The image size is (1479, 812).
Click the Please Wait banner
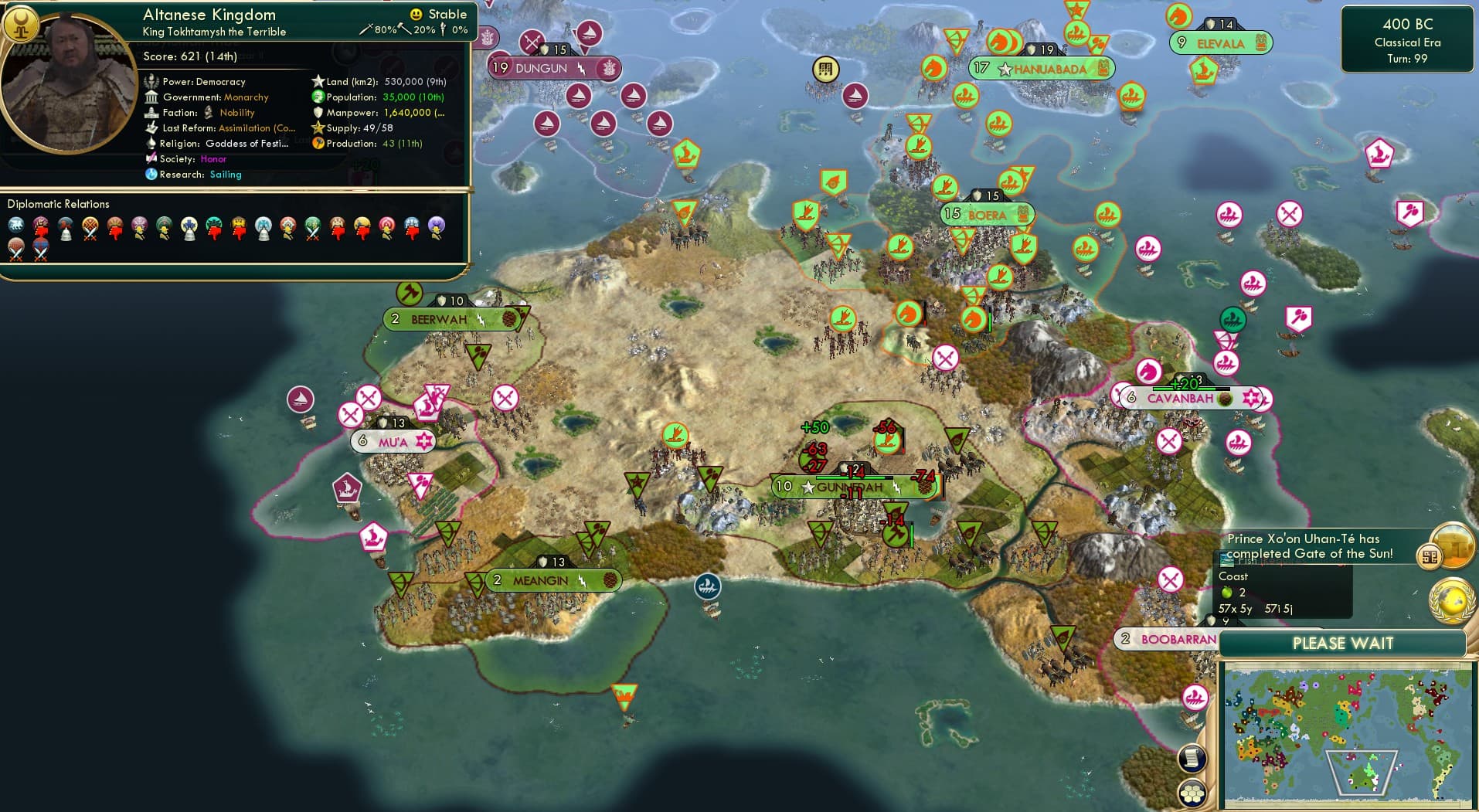click(x=1345, y=643)
